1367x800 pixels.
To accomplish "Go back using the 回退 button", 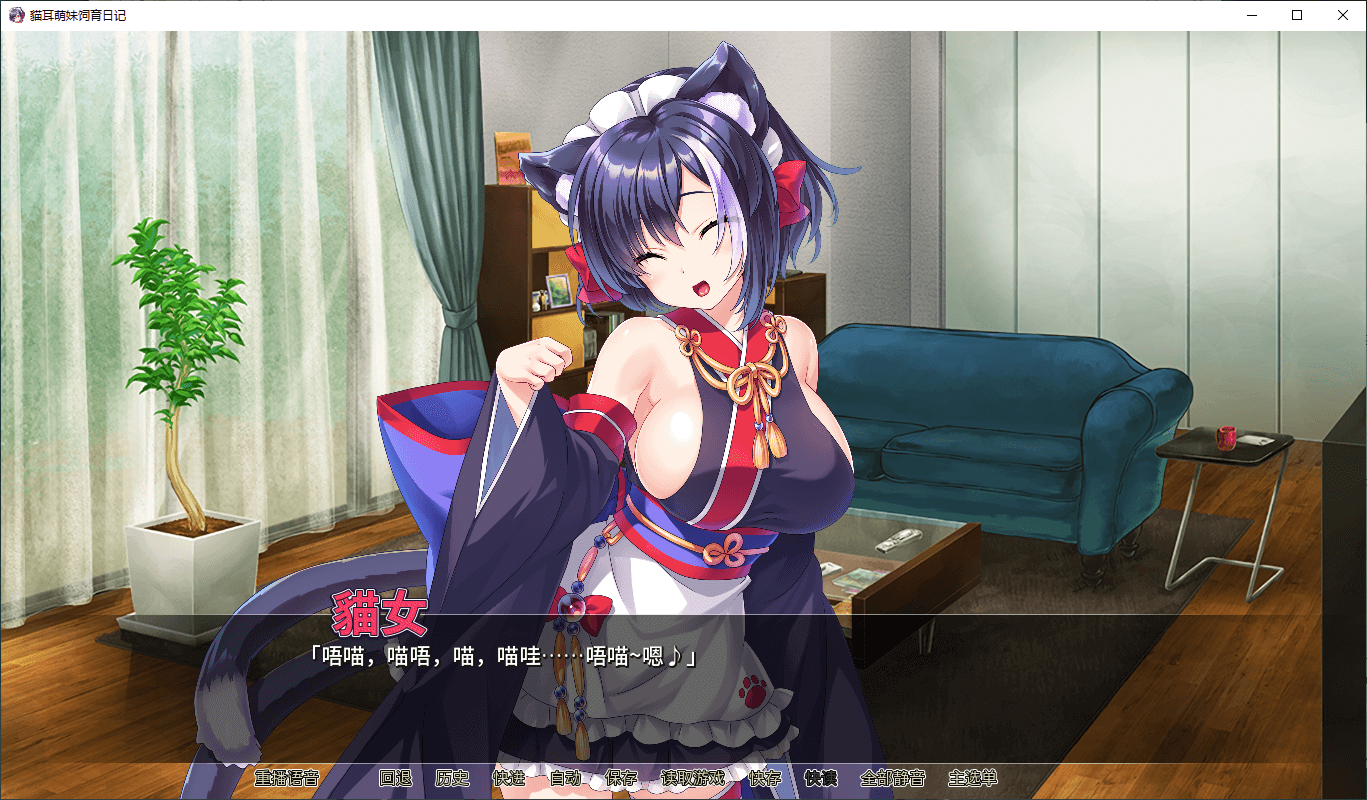I will pyautogui.click(x=395, y=778).
